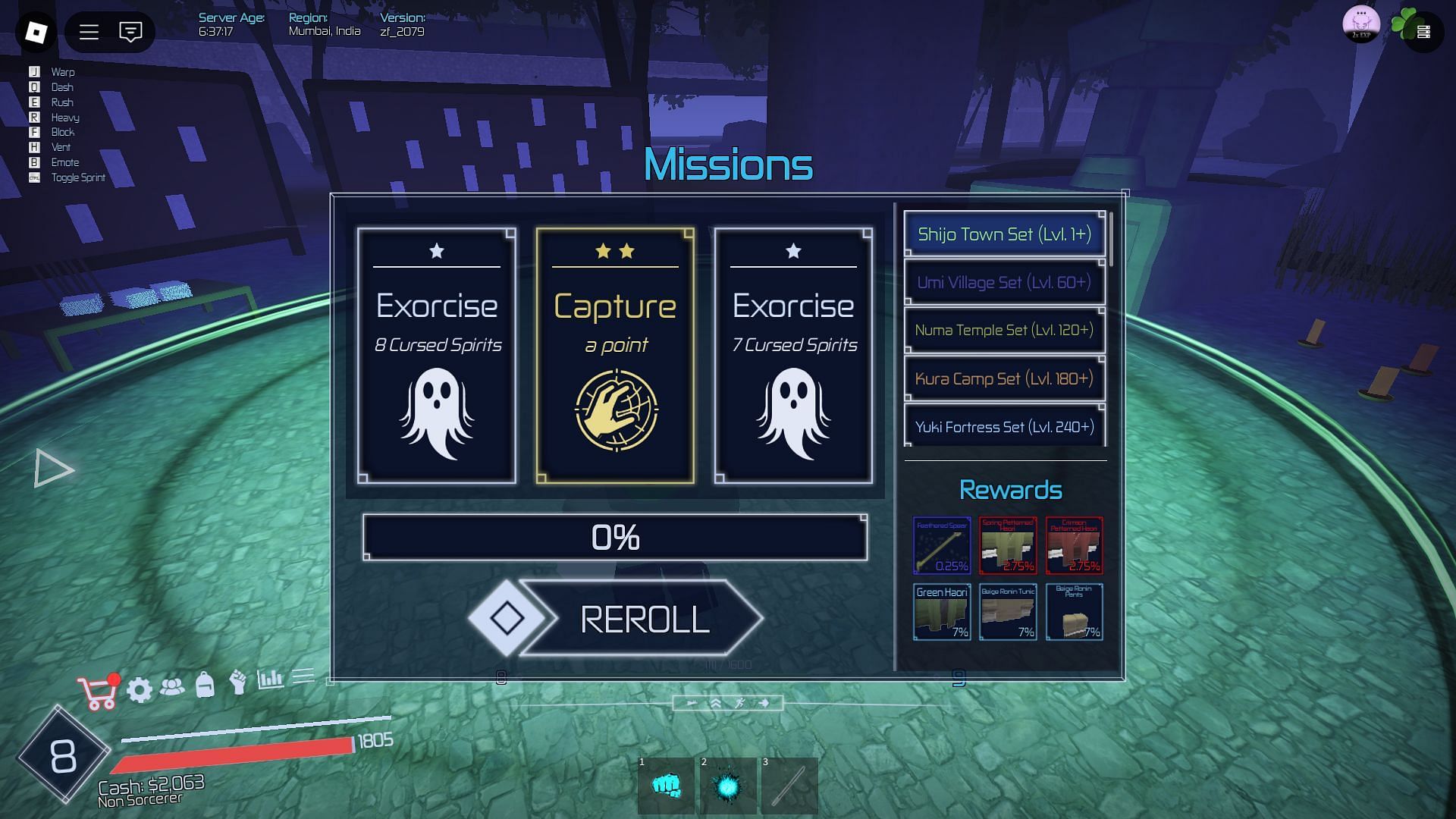Image resolution: width=1456 pixels, height=819 pixels.
Task: Select Shijo Town Set (Lvl. 1+)
Action: (x=1004, y=234)
